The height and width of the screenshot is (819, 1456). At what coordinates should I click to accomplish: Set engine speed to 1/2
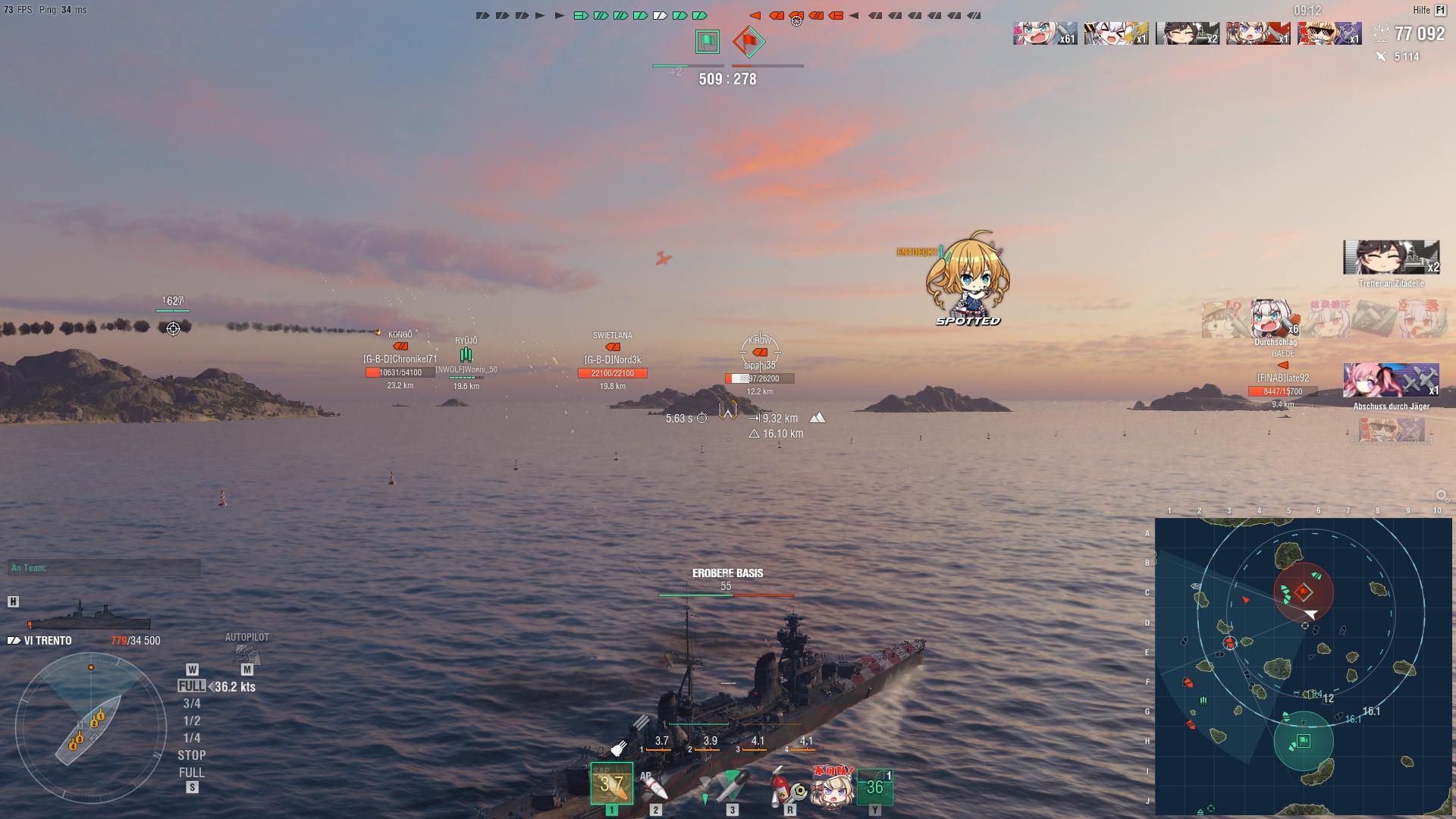click(x=192, y=720)
